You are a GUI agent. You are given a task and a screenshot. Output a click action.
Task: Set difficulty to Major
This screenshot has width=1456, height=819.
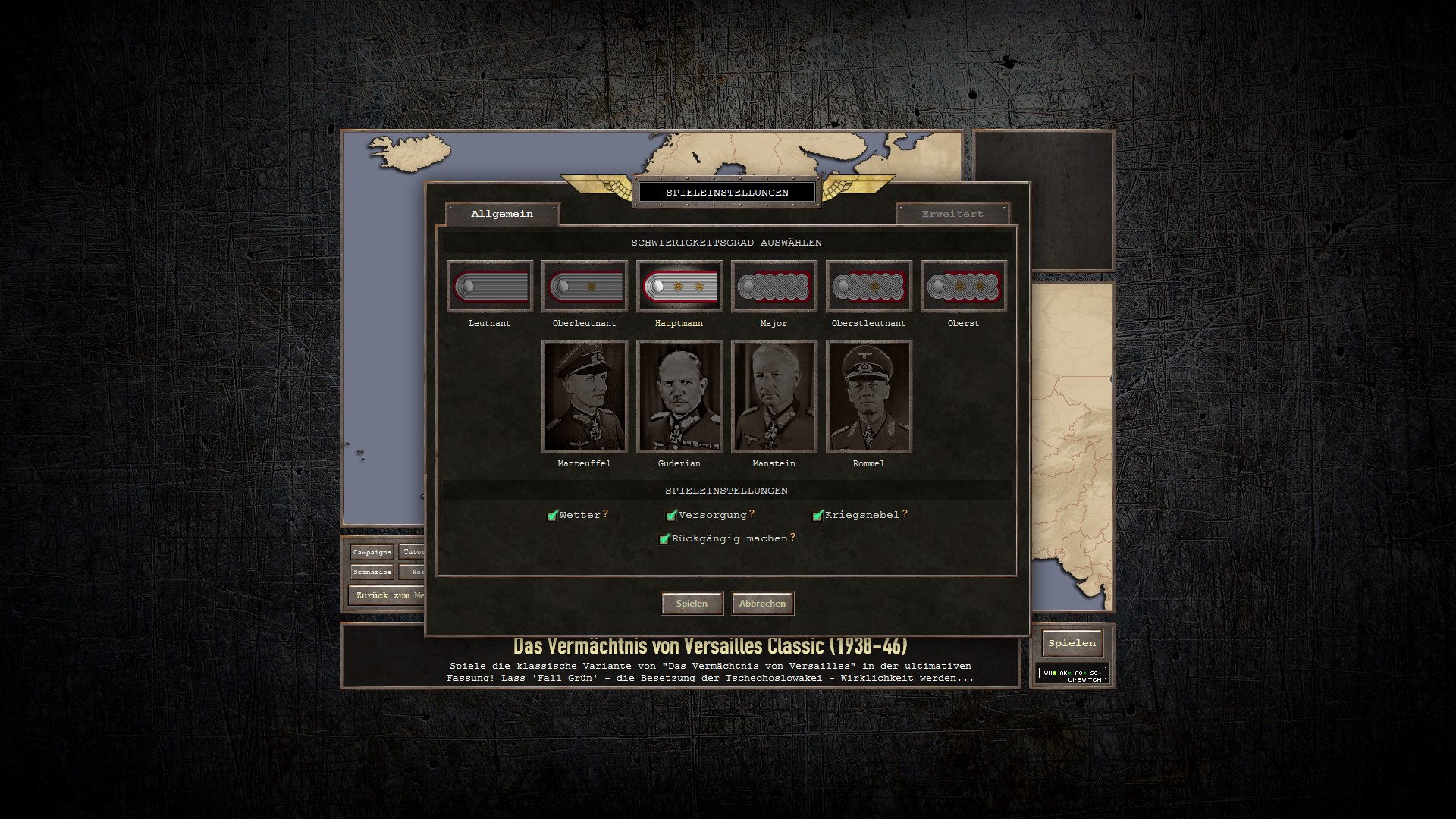click(773, 287)
